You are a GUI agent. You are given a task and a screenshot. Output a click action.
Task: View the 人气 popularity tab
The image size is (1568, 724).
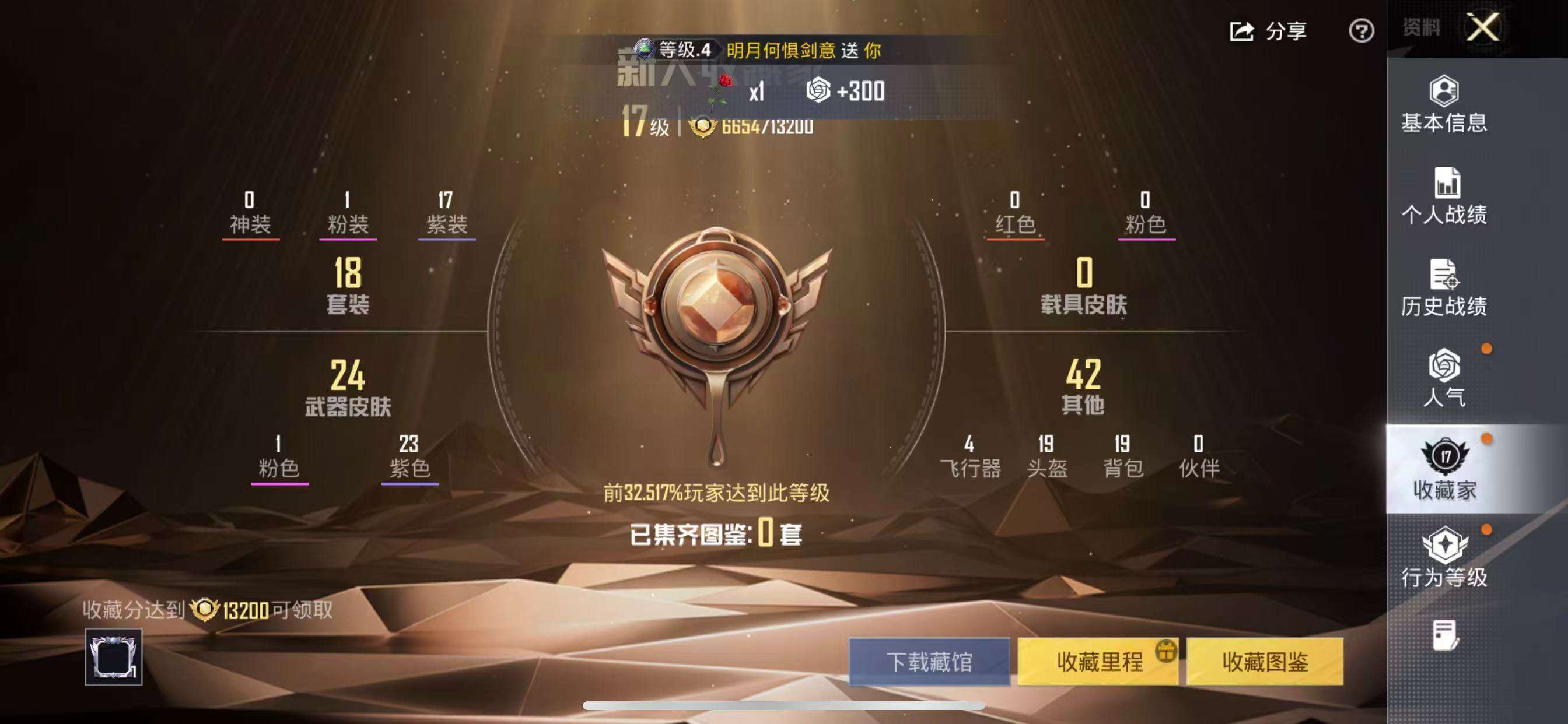(1444, 378)
